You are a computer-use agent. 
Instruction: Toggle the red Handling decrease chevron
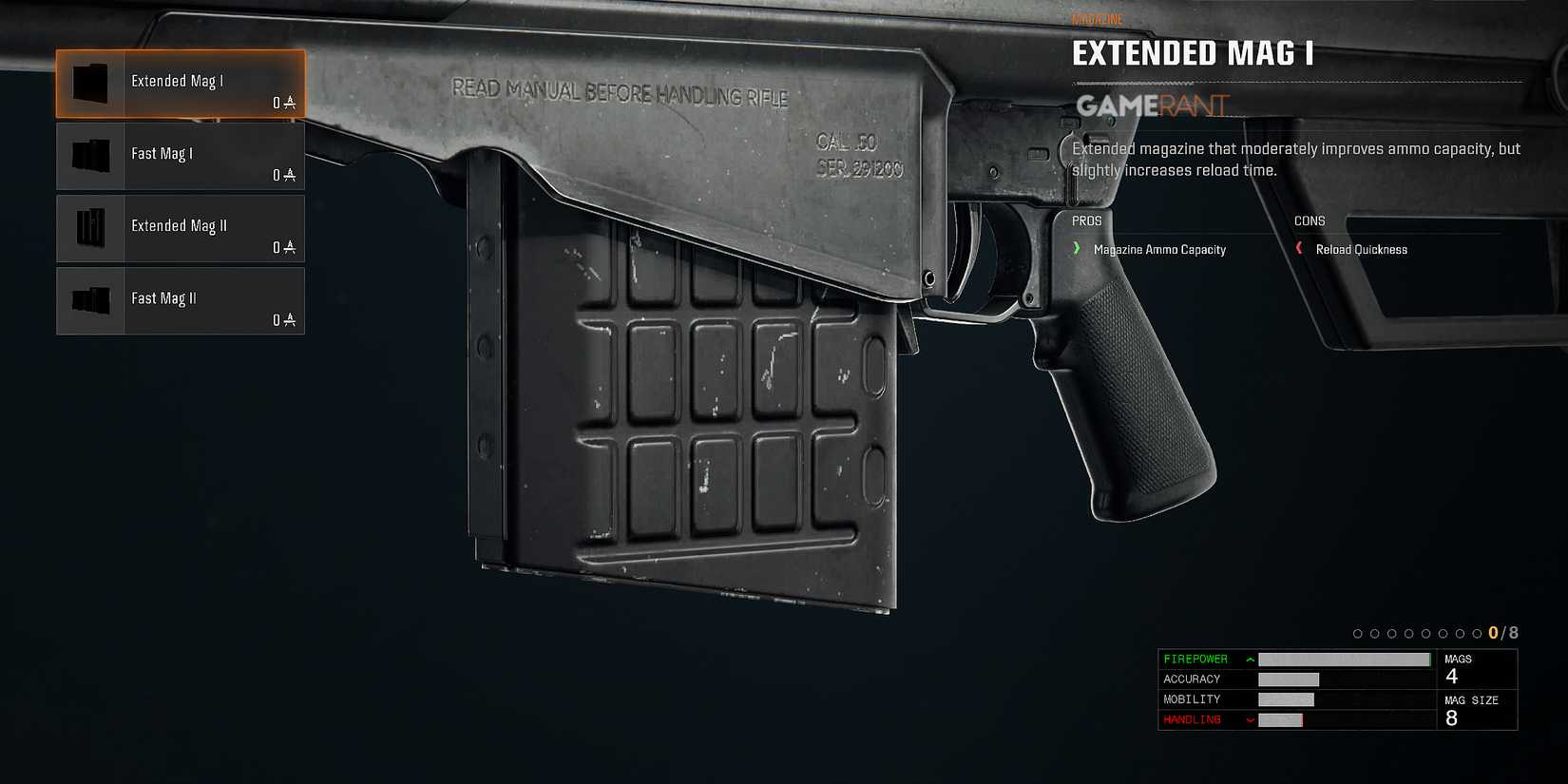(x=1250, y=719)
